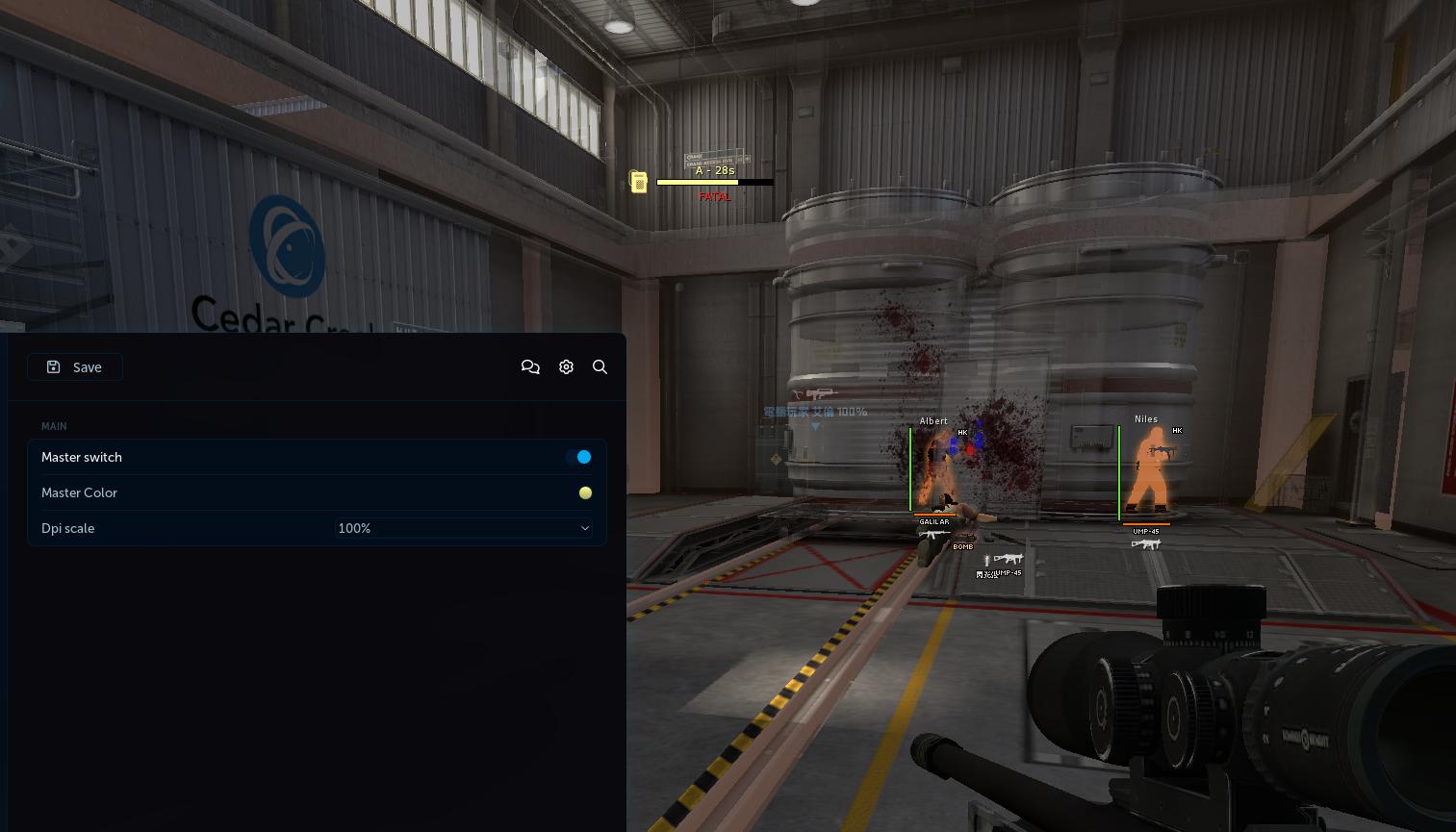Screen dimensions: 1456x832
Task: Select the GALIL AR dropped weapon icon
Action: (x=933, y=533)
